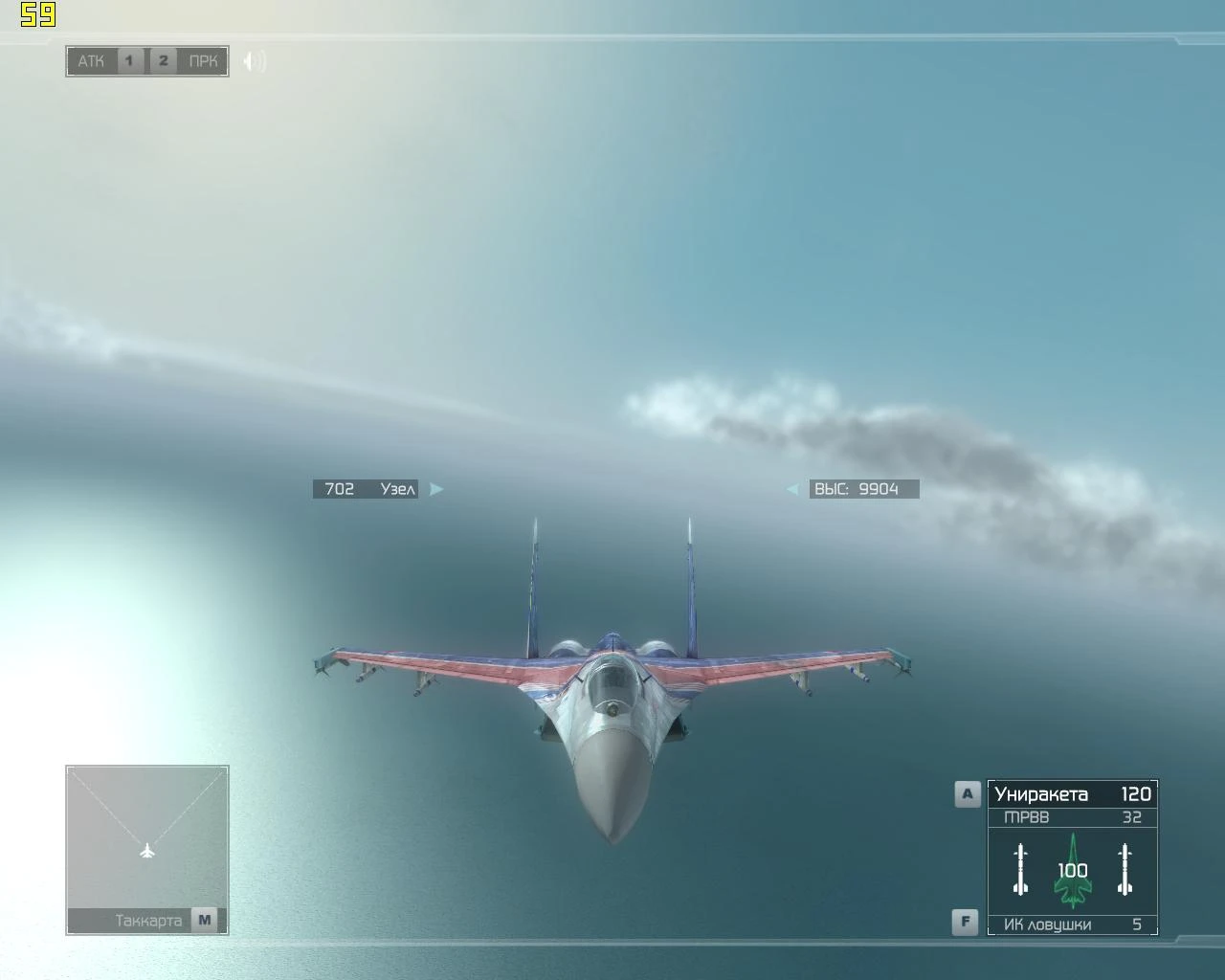Expand the tactical map with the M badge

coord(203,920)
